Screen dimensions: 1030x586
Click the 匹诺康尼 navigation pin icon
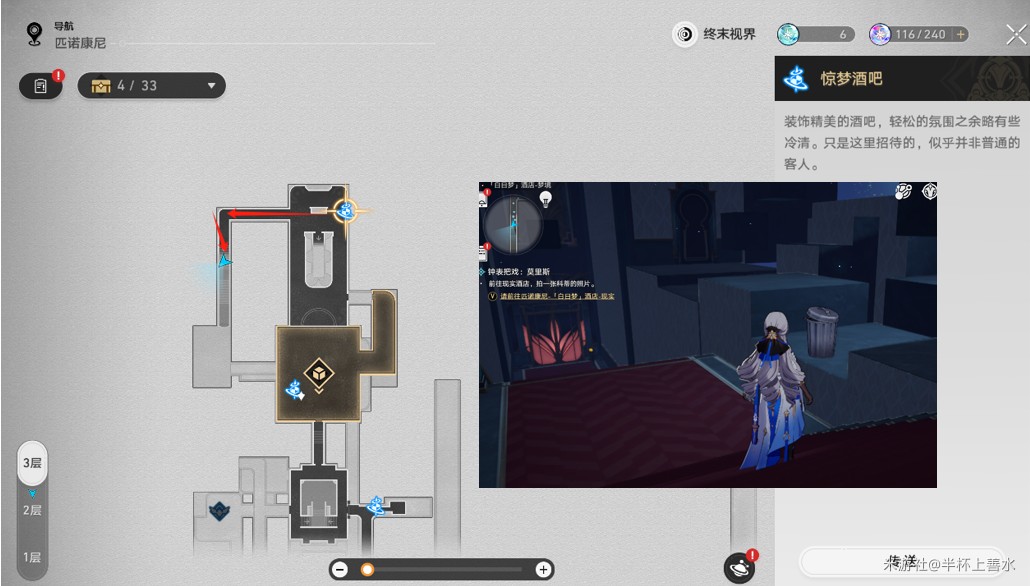[x=35, y=36]
